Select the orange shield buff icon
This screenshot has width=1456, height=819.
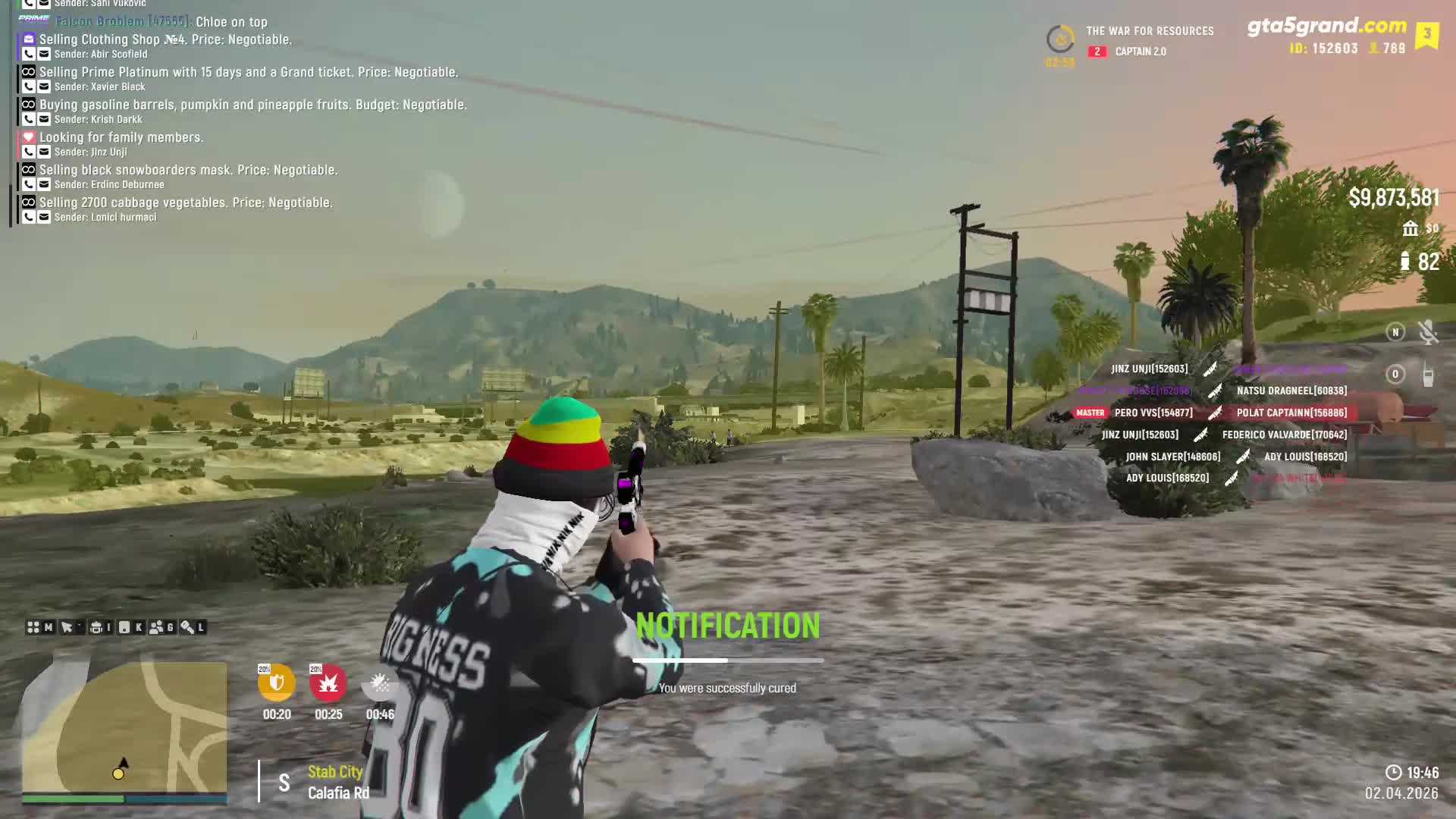tap(277, 683)
